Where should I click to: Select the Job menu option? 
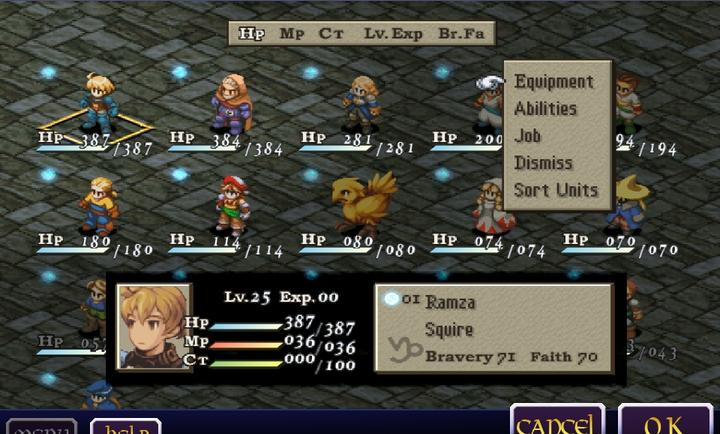528,136
